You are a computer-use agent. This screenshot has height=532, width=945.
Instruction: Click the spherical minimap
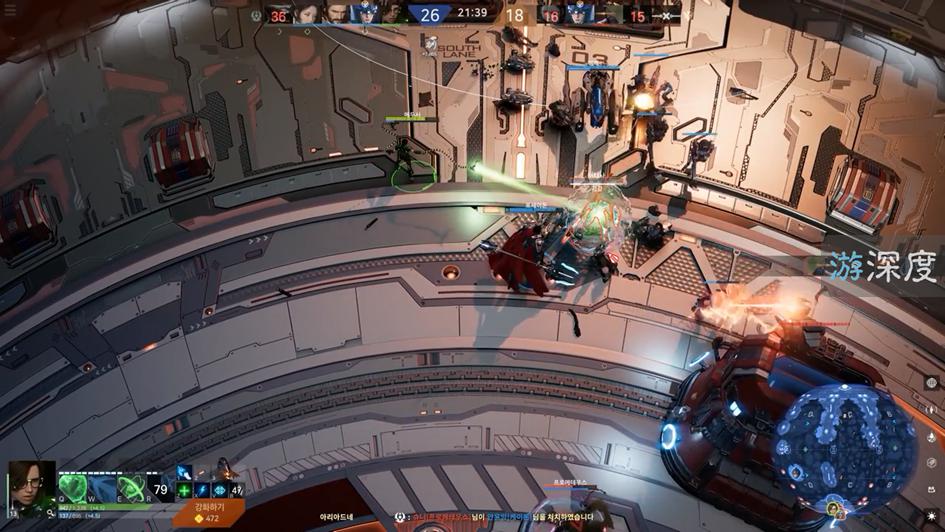tap(846, 446)
